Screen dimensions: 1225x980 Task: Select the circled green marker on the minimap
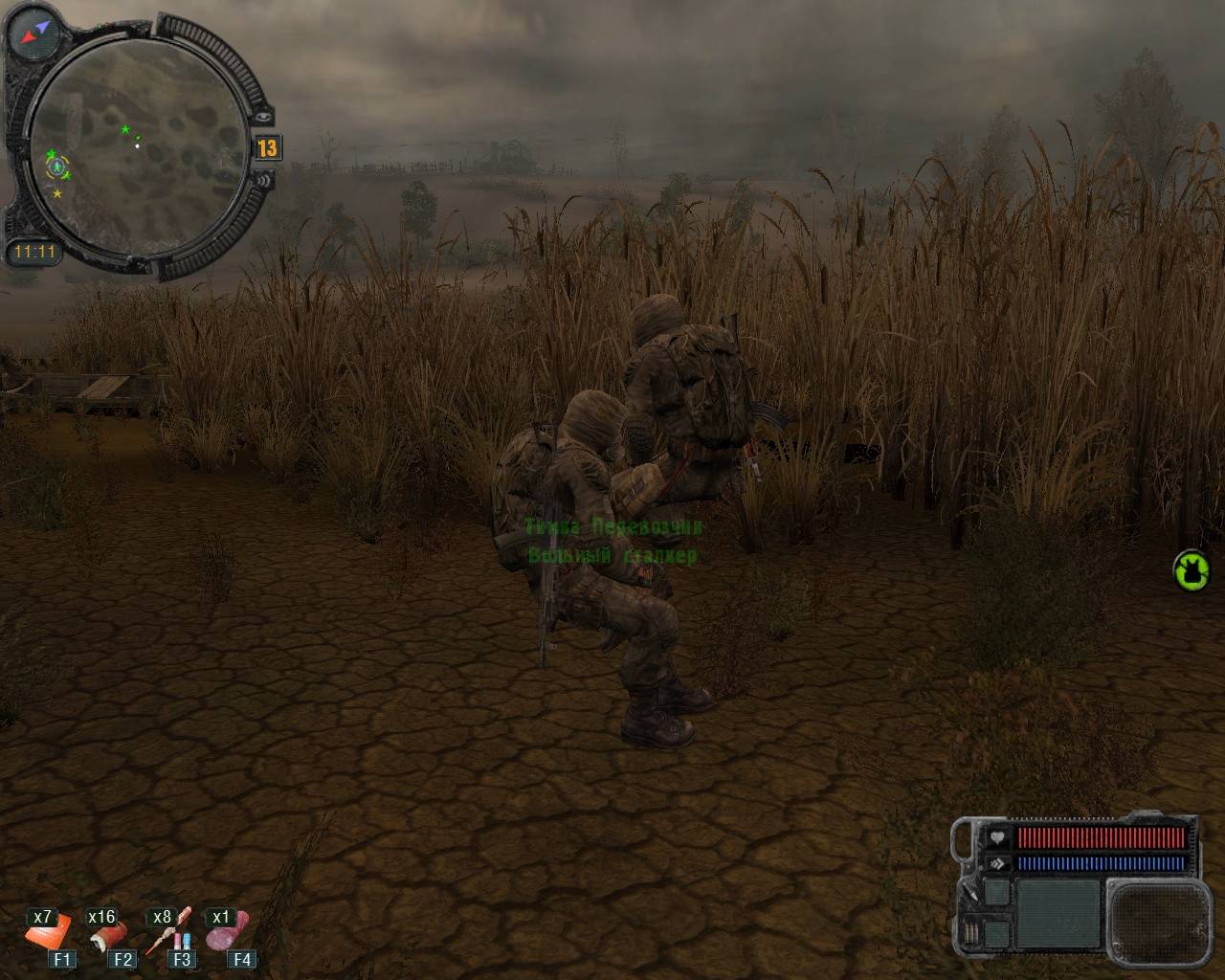[58, 167]
